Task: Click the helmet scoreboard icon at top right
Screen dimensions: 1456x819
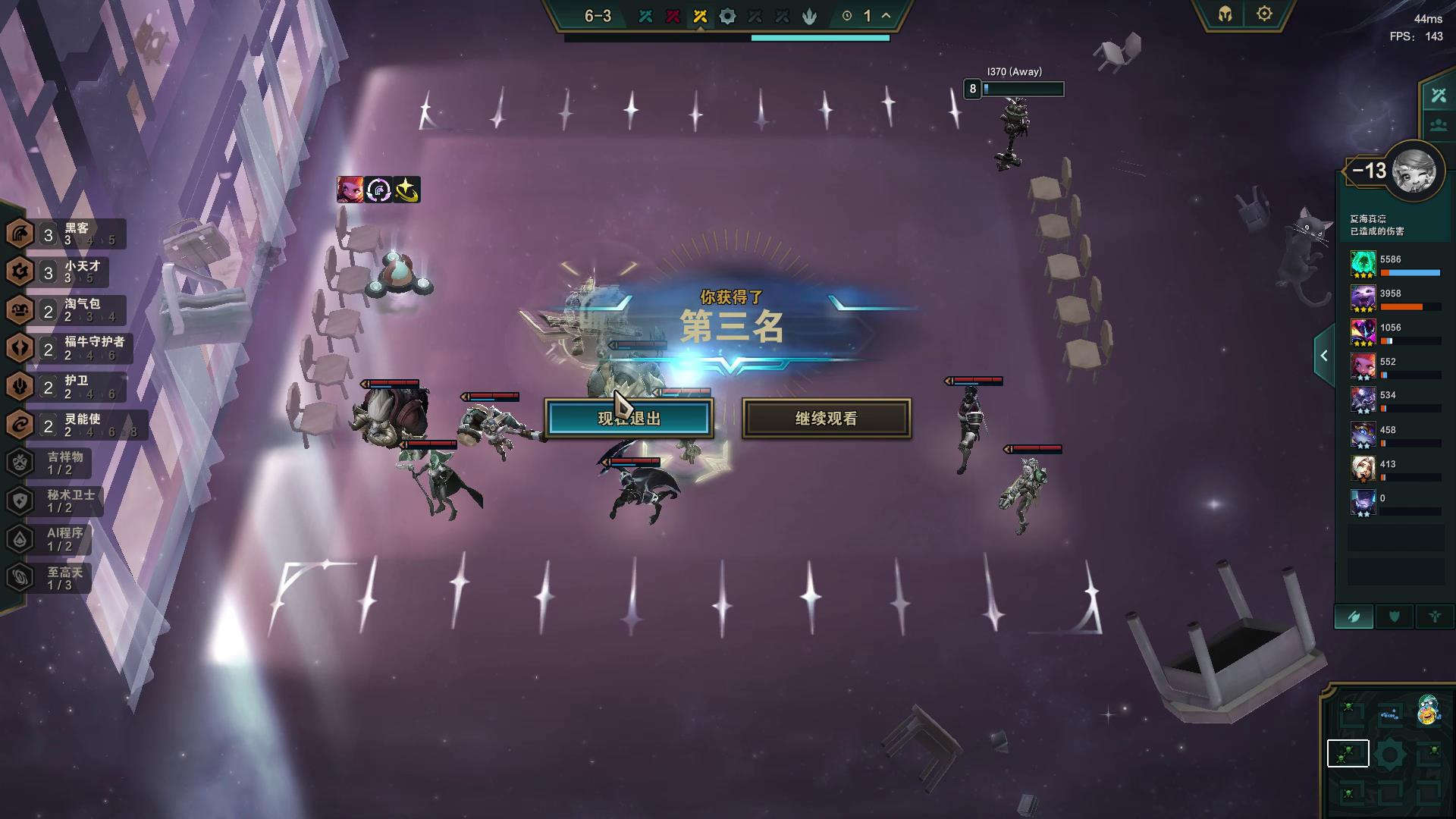Action: [1225, 13]
